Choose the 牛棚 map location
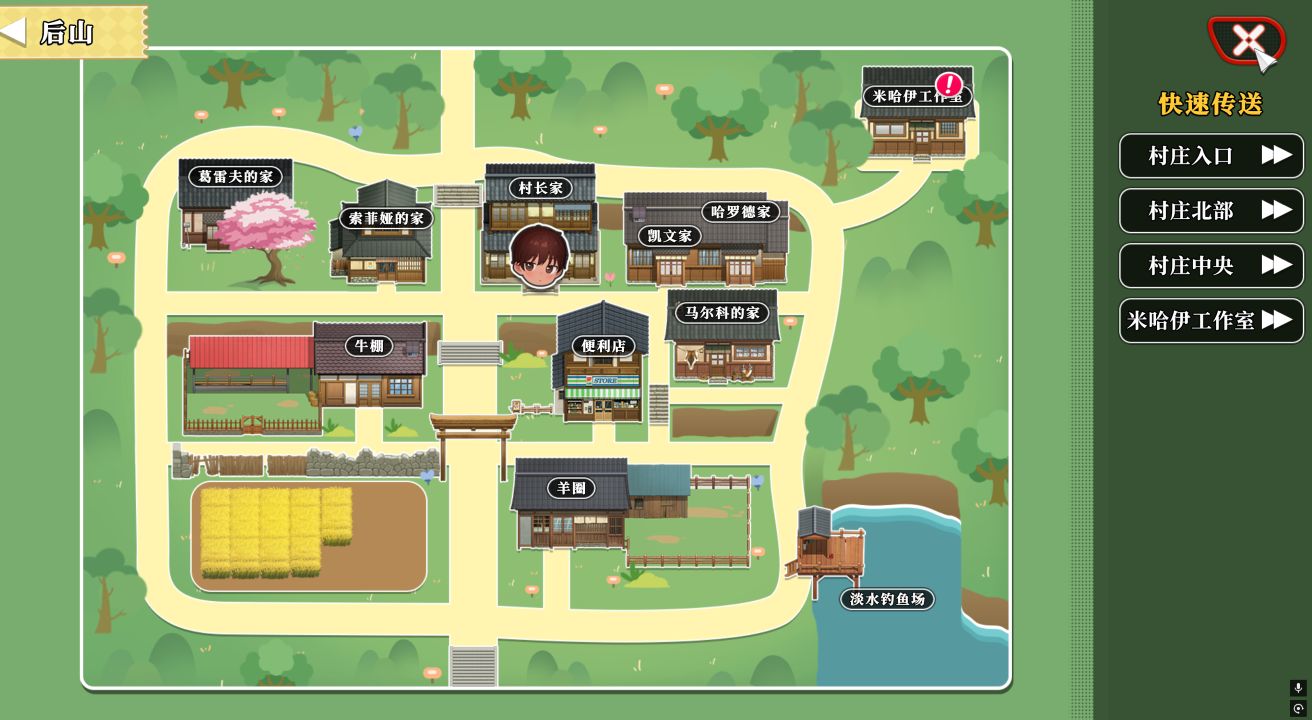This screenshot has width=1312, height=720. [x=368, y=346]
